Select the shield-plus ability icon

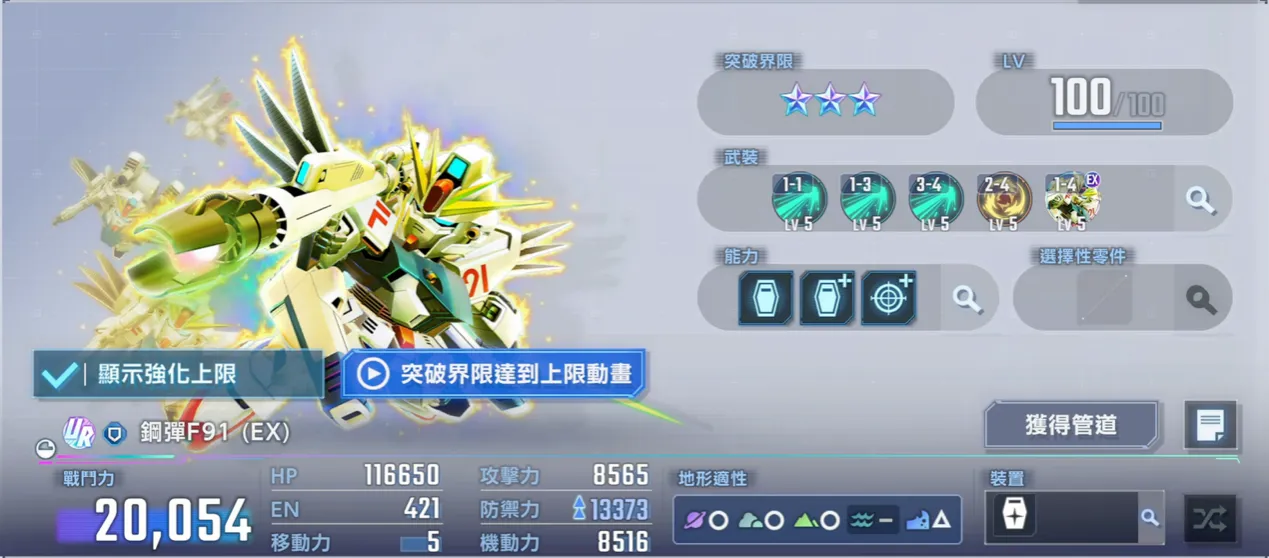[x=826, y=298]
